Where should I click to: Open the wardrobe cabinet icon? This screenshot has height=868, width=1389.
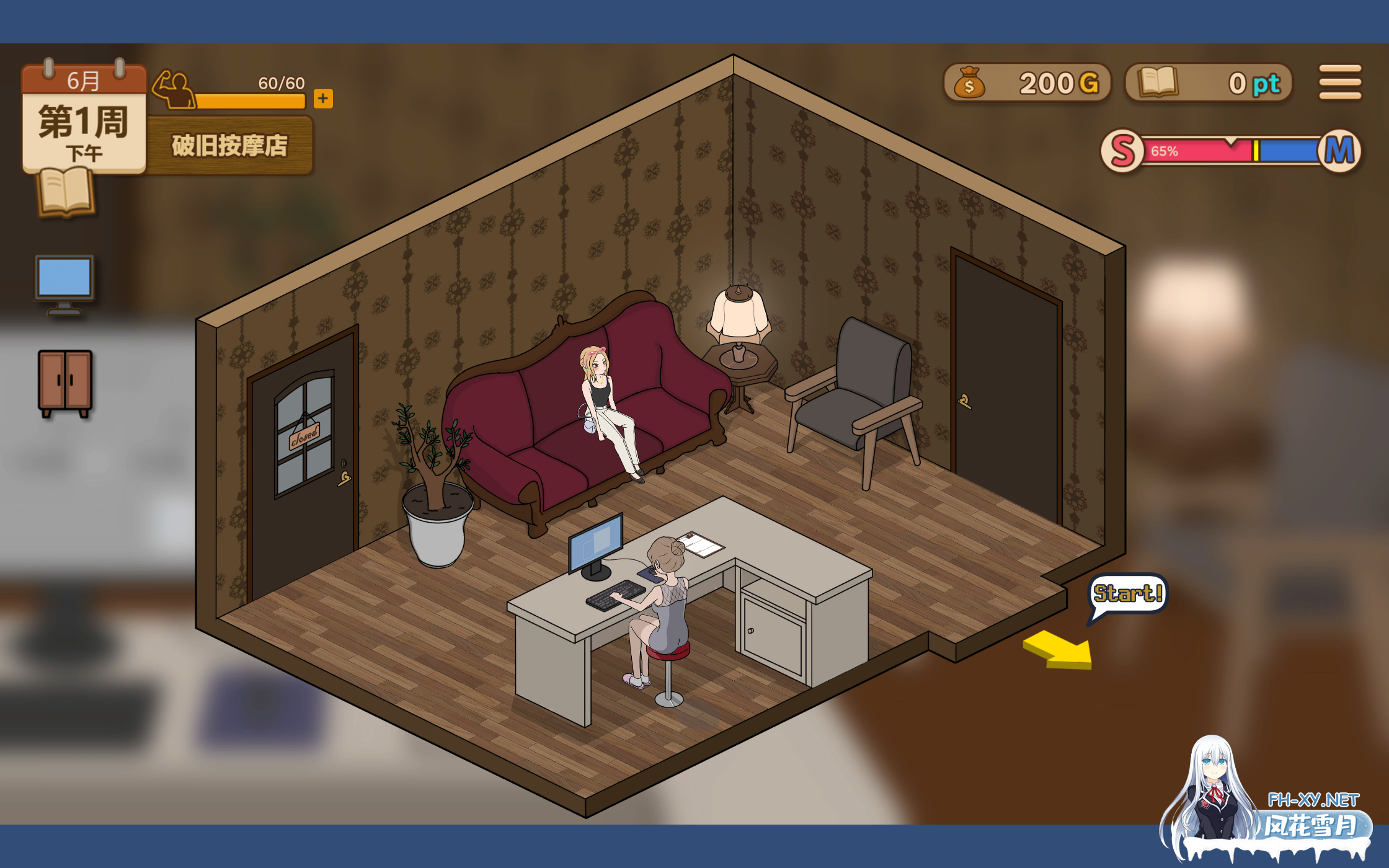click(x=65, y=382)
